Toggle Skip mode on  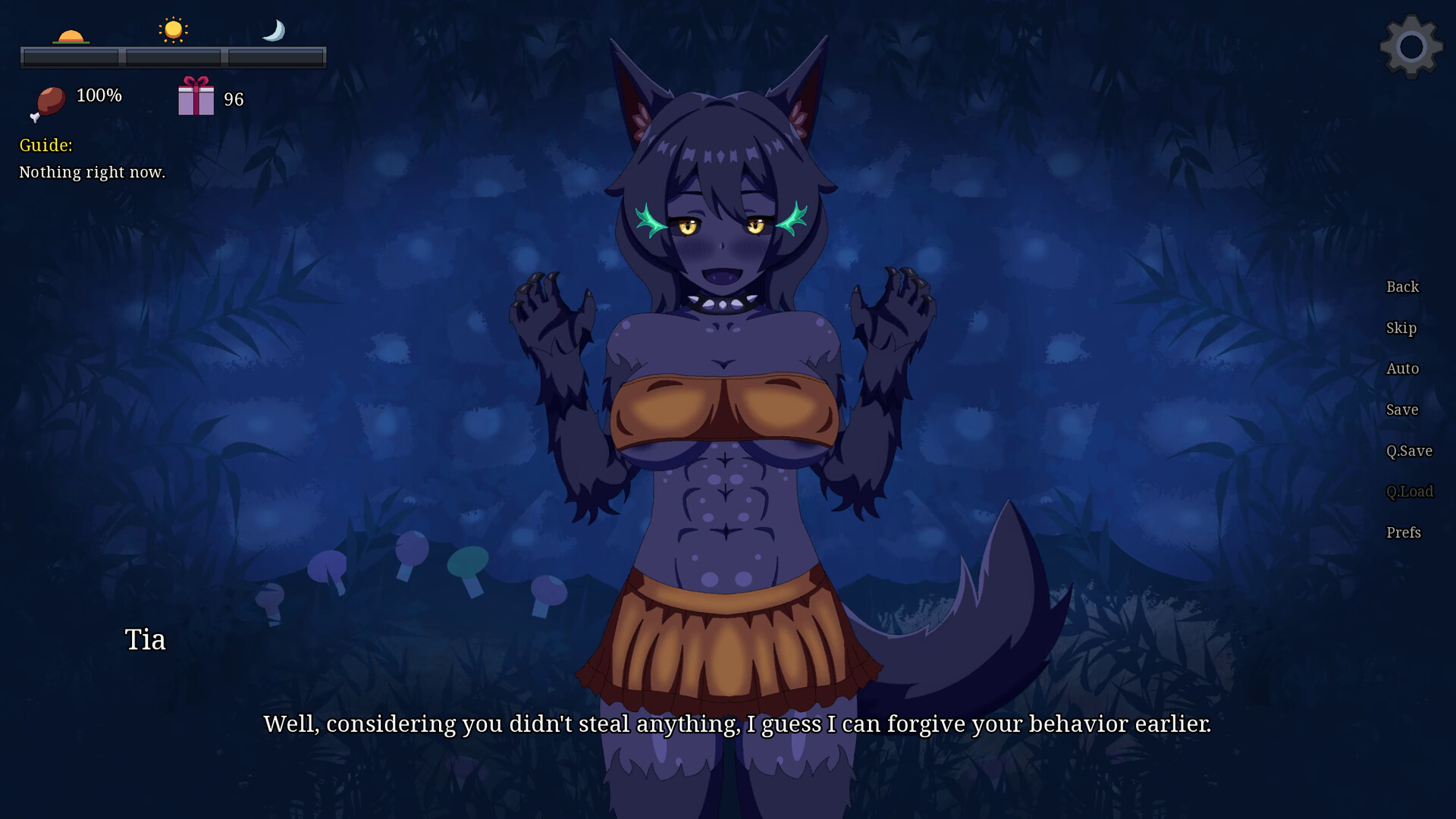(1401, 328)
